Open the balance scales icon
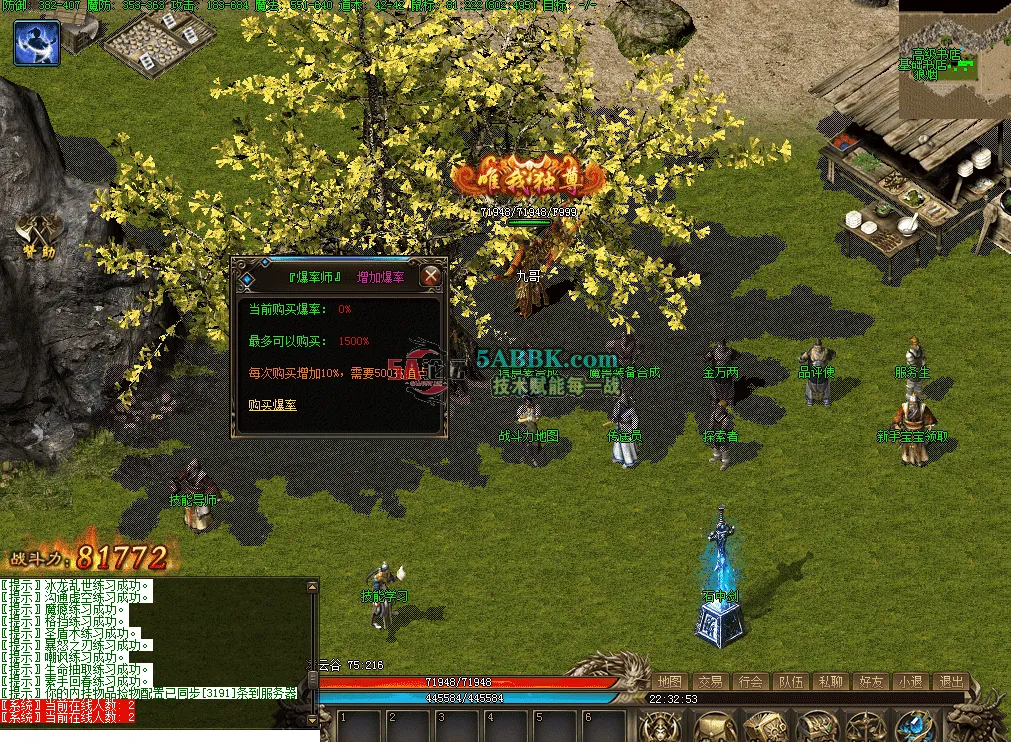This screenshot has width=1011, height=742. 865,727
